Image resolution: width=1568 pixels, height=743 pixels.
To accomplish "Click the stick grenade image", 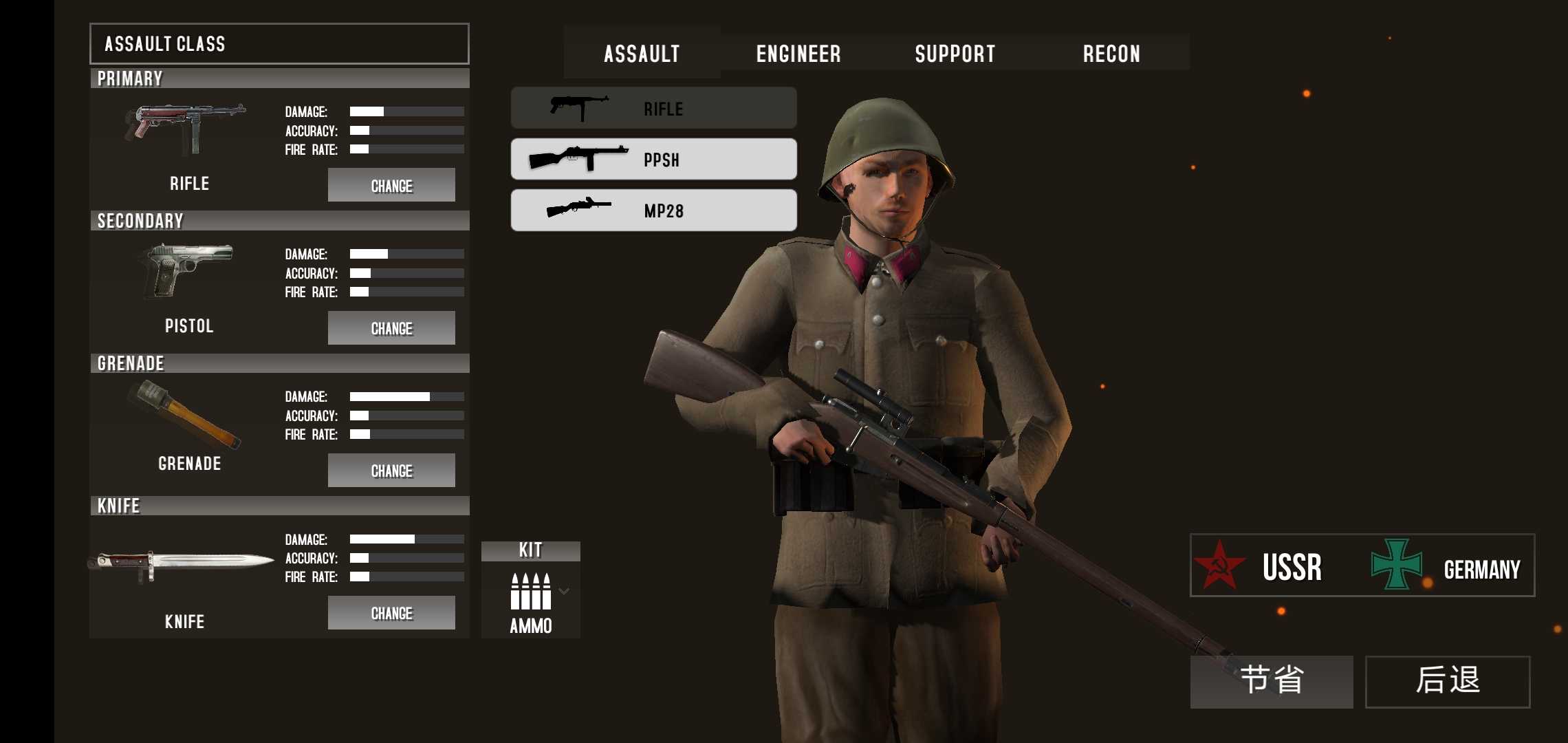I will 186,415.
